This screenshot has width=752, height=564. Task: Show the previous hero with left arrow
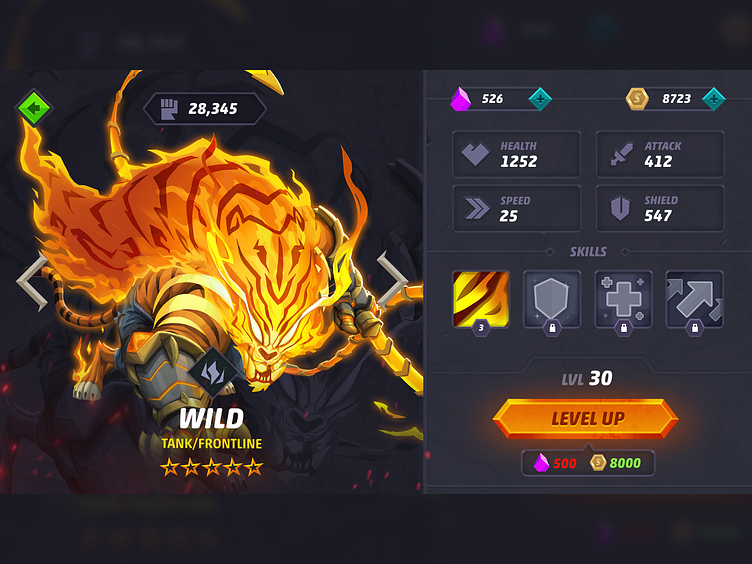pyautogui.click(x=33, y=281)
